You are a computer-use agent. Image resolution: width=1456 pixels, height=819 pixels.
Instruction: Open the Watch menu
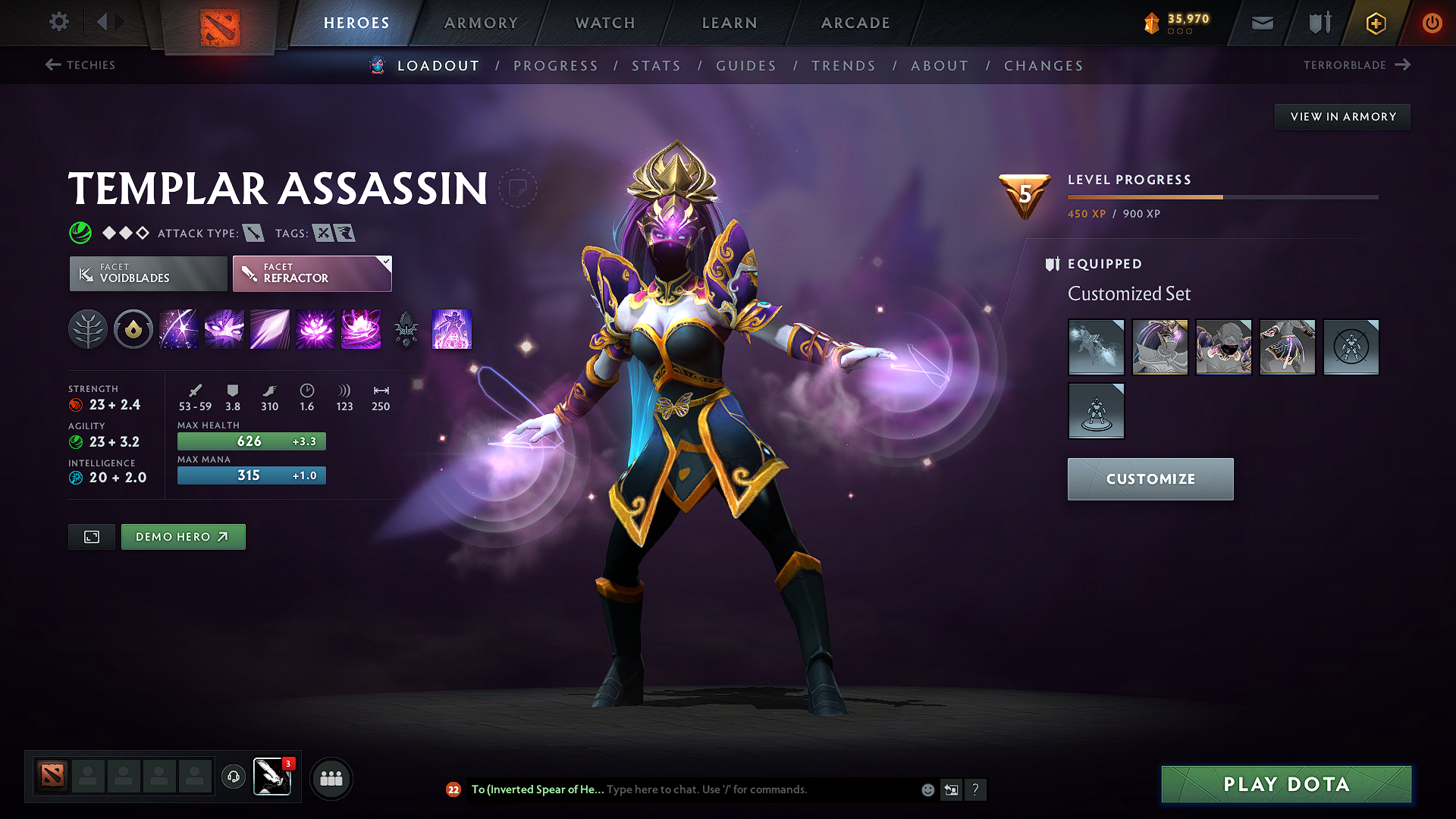604,23
